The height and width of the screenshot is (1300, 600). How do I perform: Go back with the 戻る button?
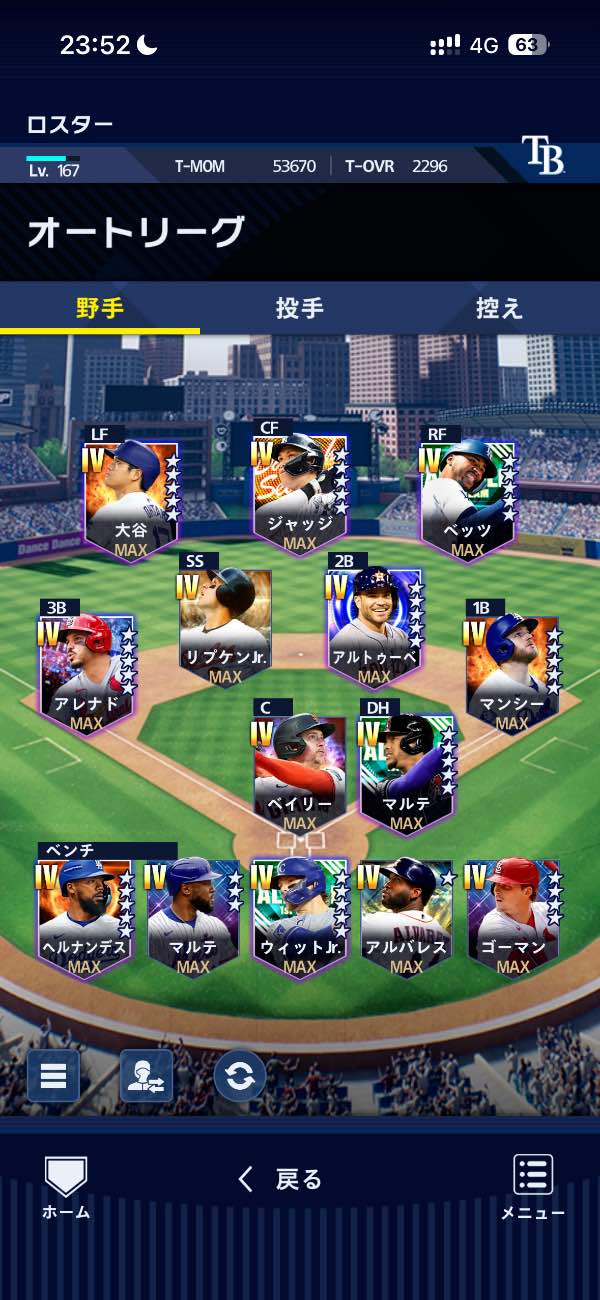[280, 1180]
